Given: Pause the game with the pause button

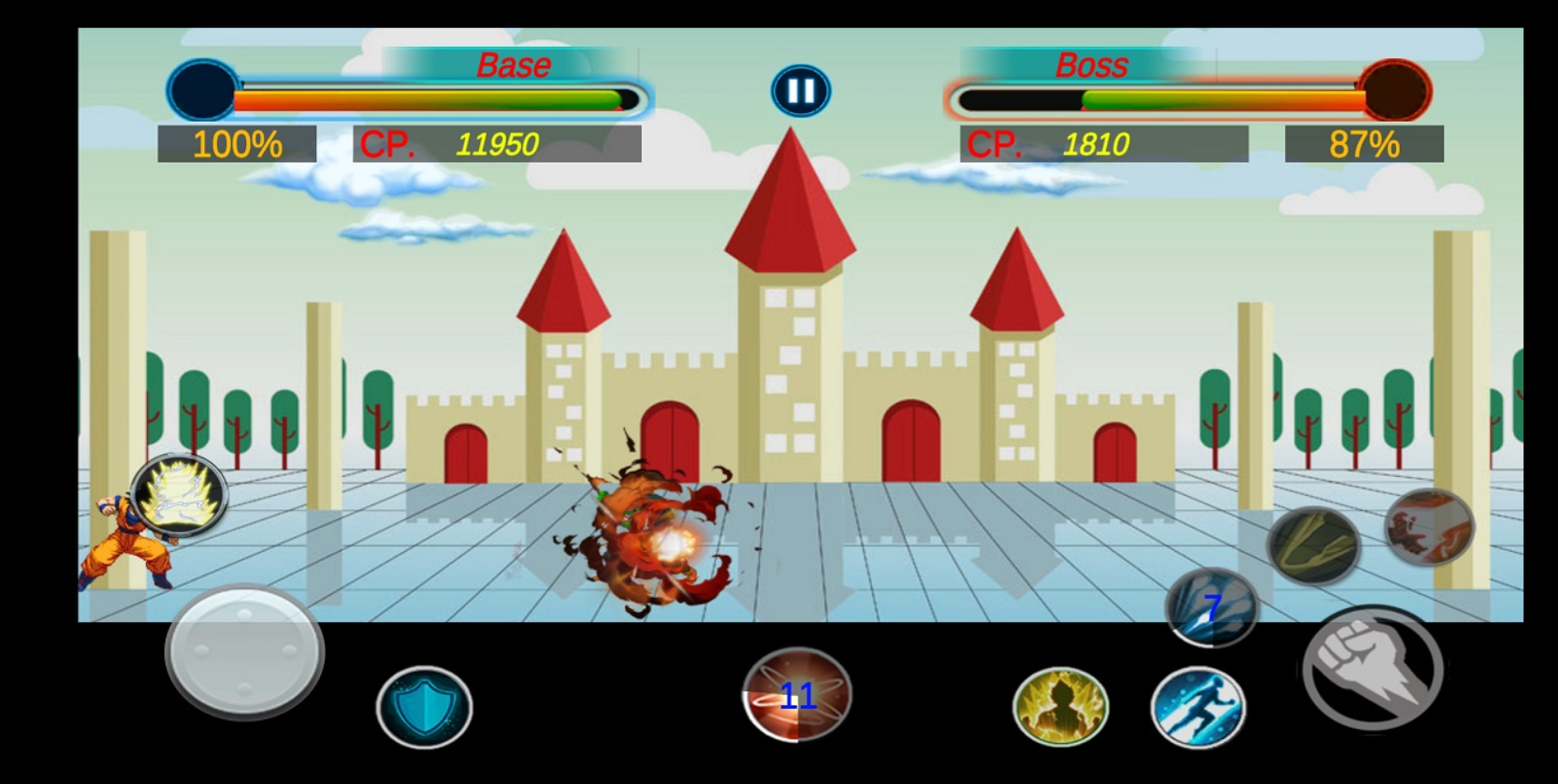Looking at the screenshot, I should coord(800,91).
